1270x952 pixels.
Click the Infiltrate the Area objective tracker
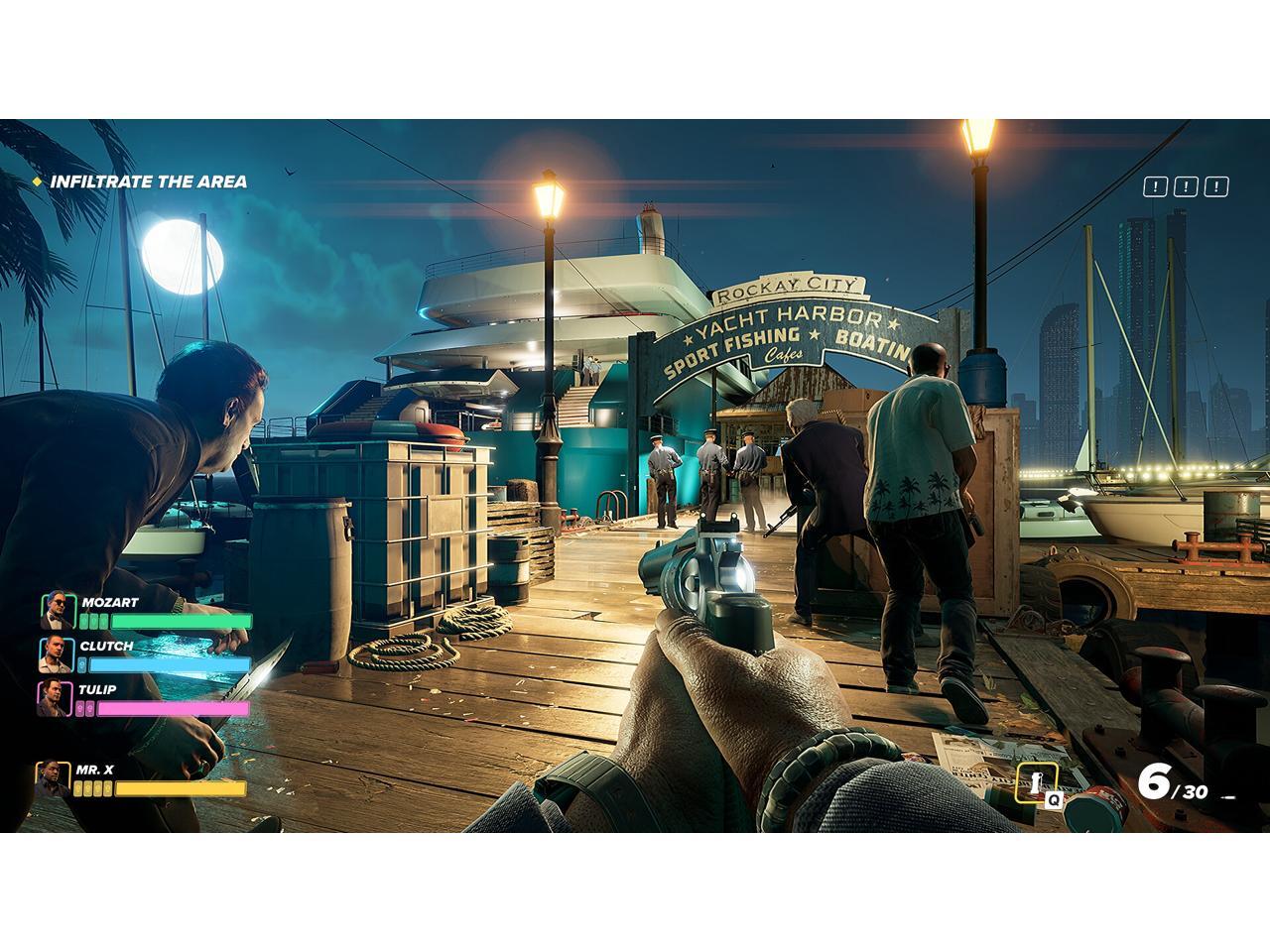coord(148,181)
